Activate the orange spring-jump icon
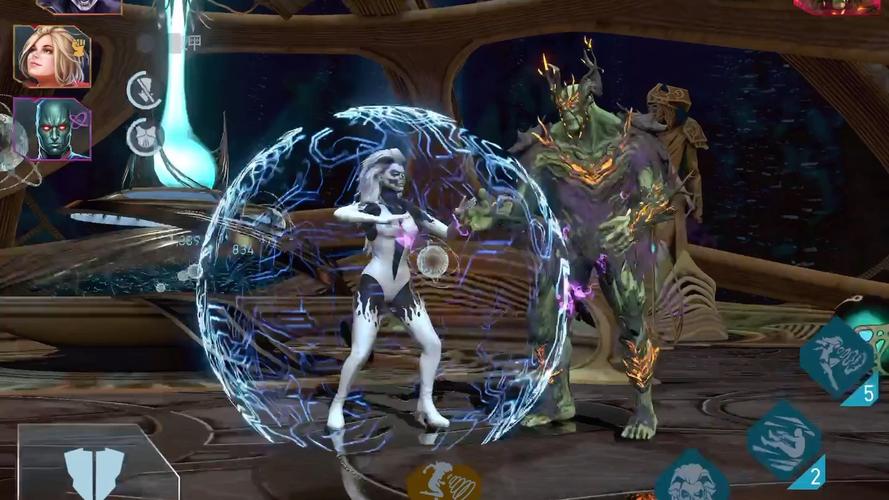 coord(443,481)
